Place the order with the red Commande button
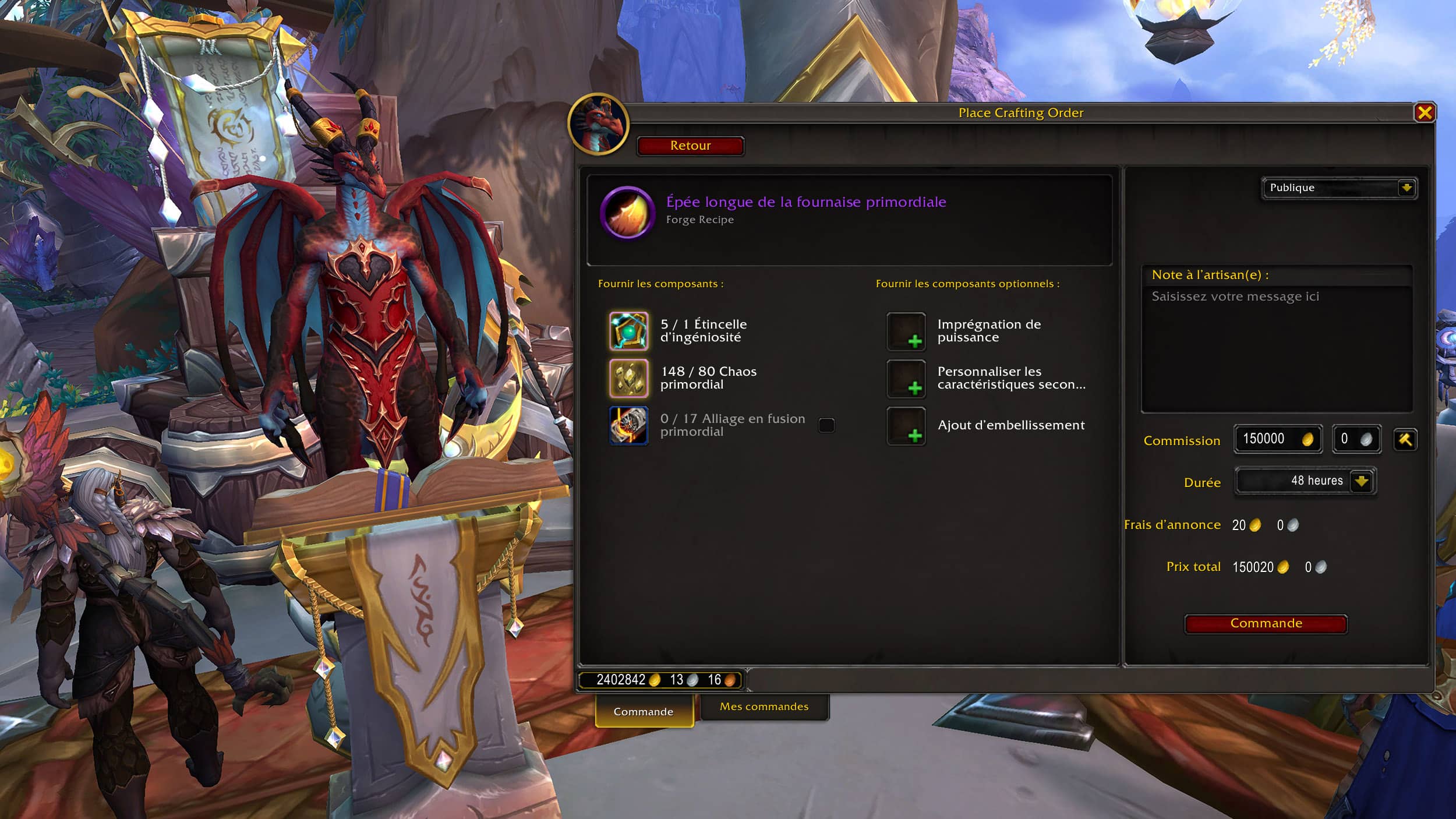The width and height of the screenshot is (1456, 819). tap(1266, 623)
